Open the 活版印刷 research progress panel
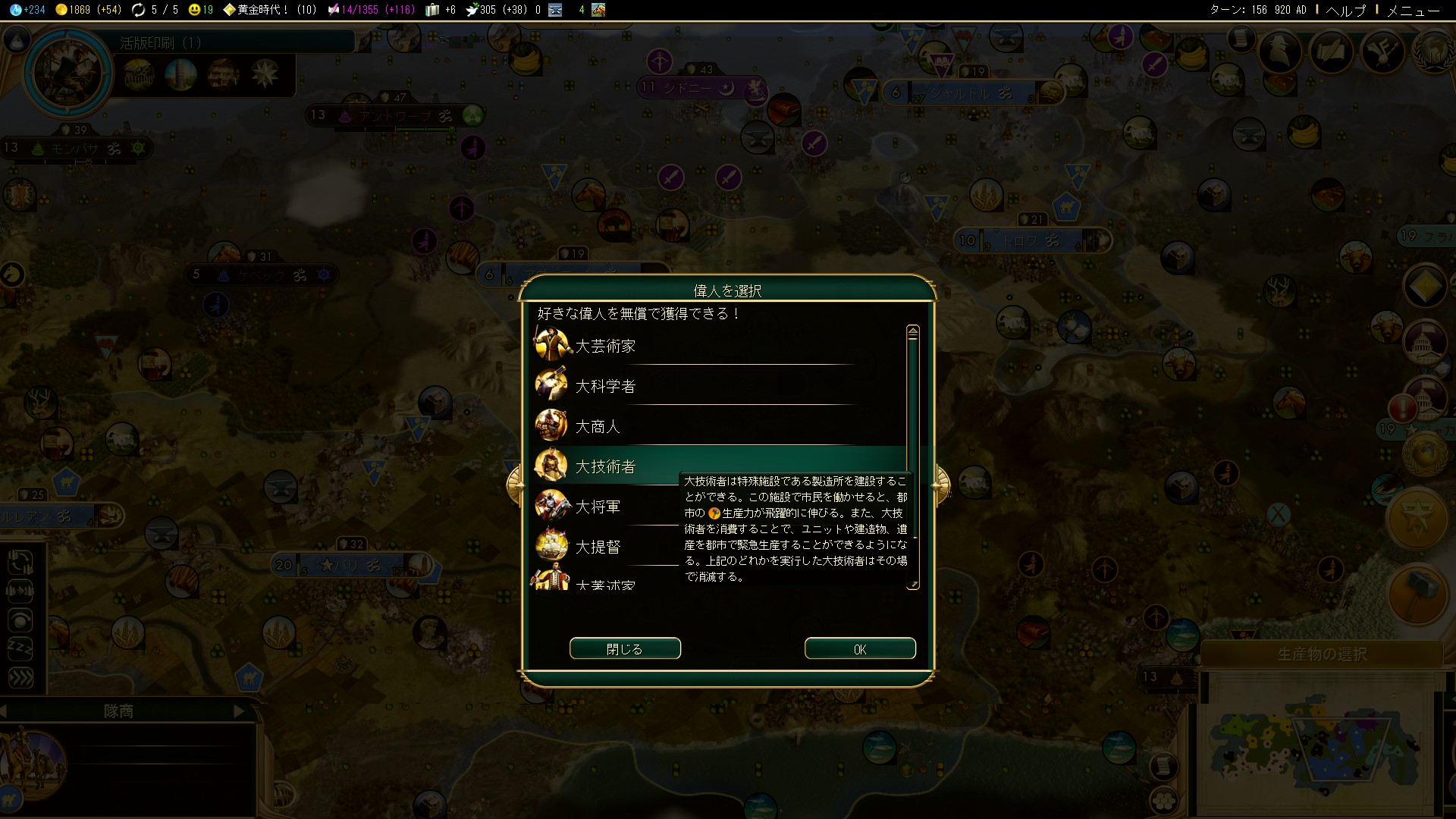The height and width of the screenshot is (819, 1456). [161, 43]
